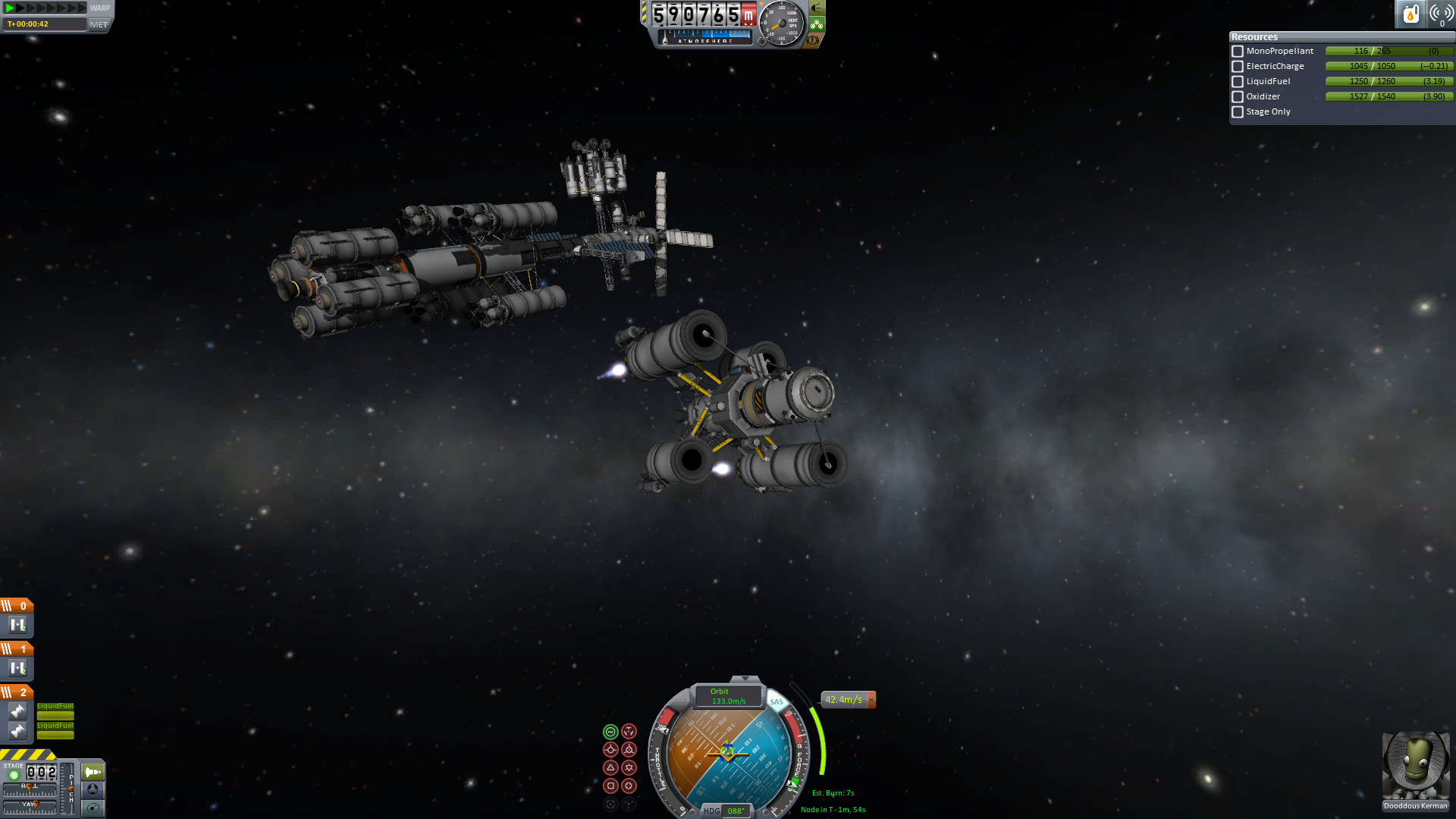Viewport: 1456px width, 819px height.
Task: Switch to staging mode rocket button
Action: (93, 772)
